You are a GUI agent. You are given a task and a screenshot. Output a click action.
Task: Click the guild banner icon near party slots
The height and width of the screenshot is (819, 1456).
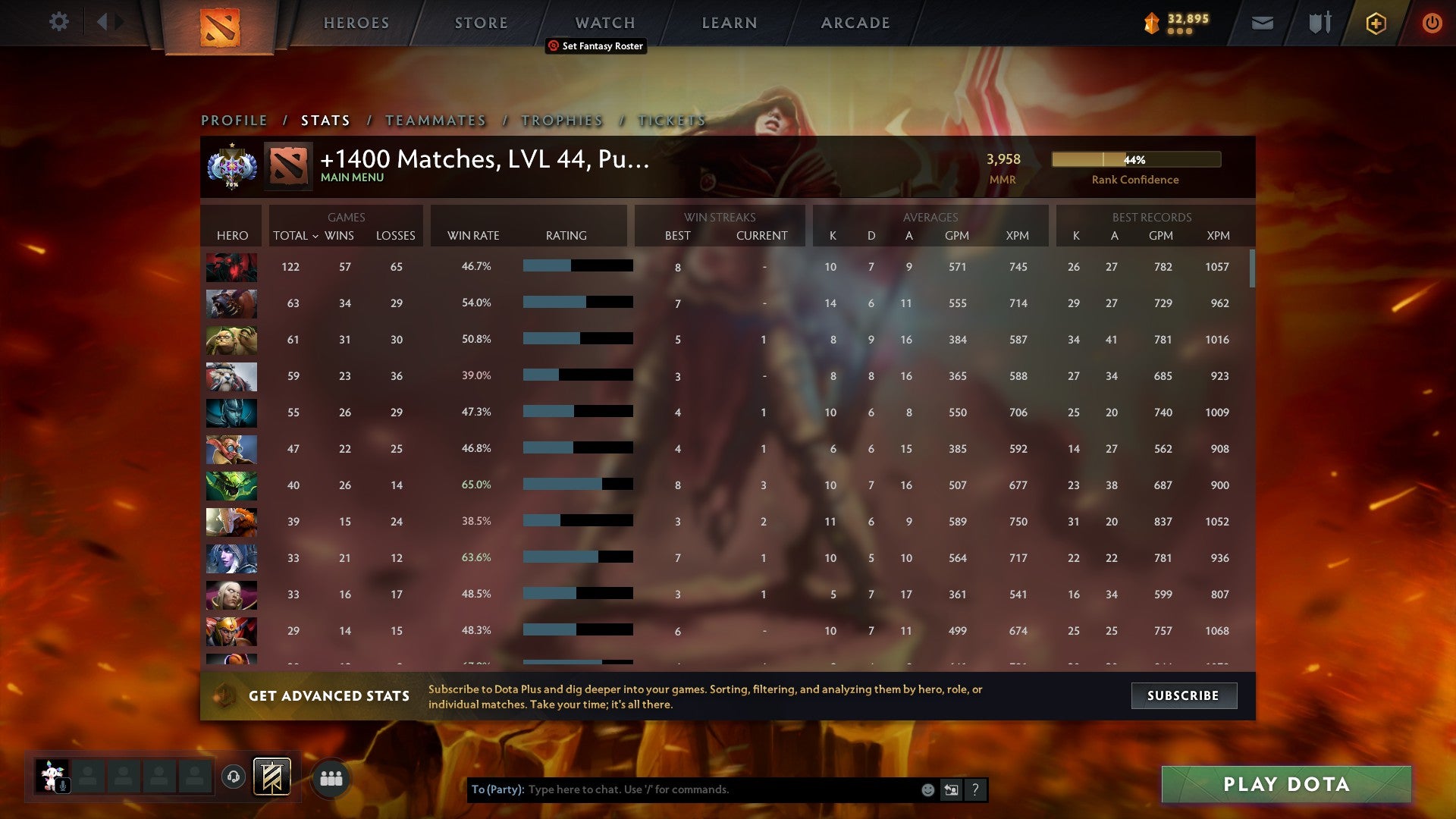[271, 777]
